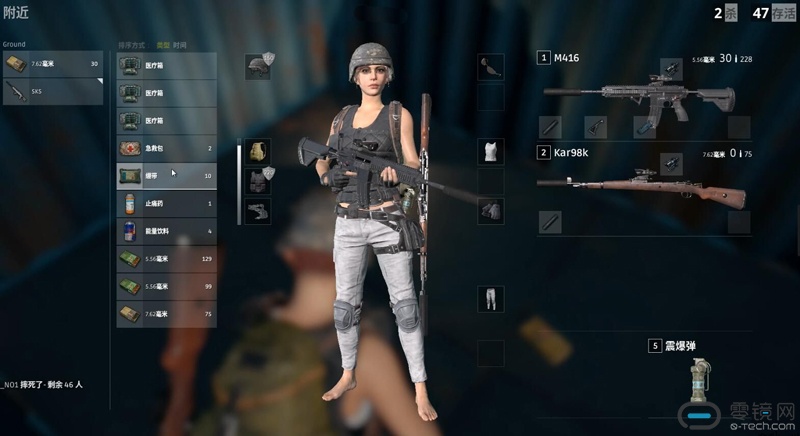Click the M416 magazine attachment slot
This screenshot has width=800, height=436.
click(x=644, y=127)
